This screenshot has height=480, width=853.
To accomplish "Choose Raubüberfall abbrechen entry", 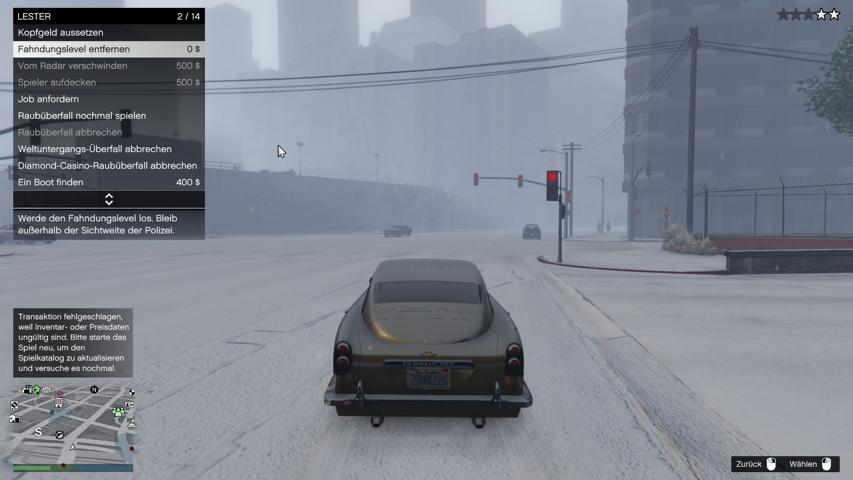I will pos(108,132).
